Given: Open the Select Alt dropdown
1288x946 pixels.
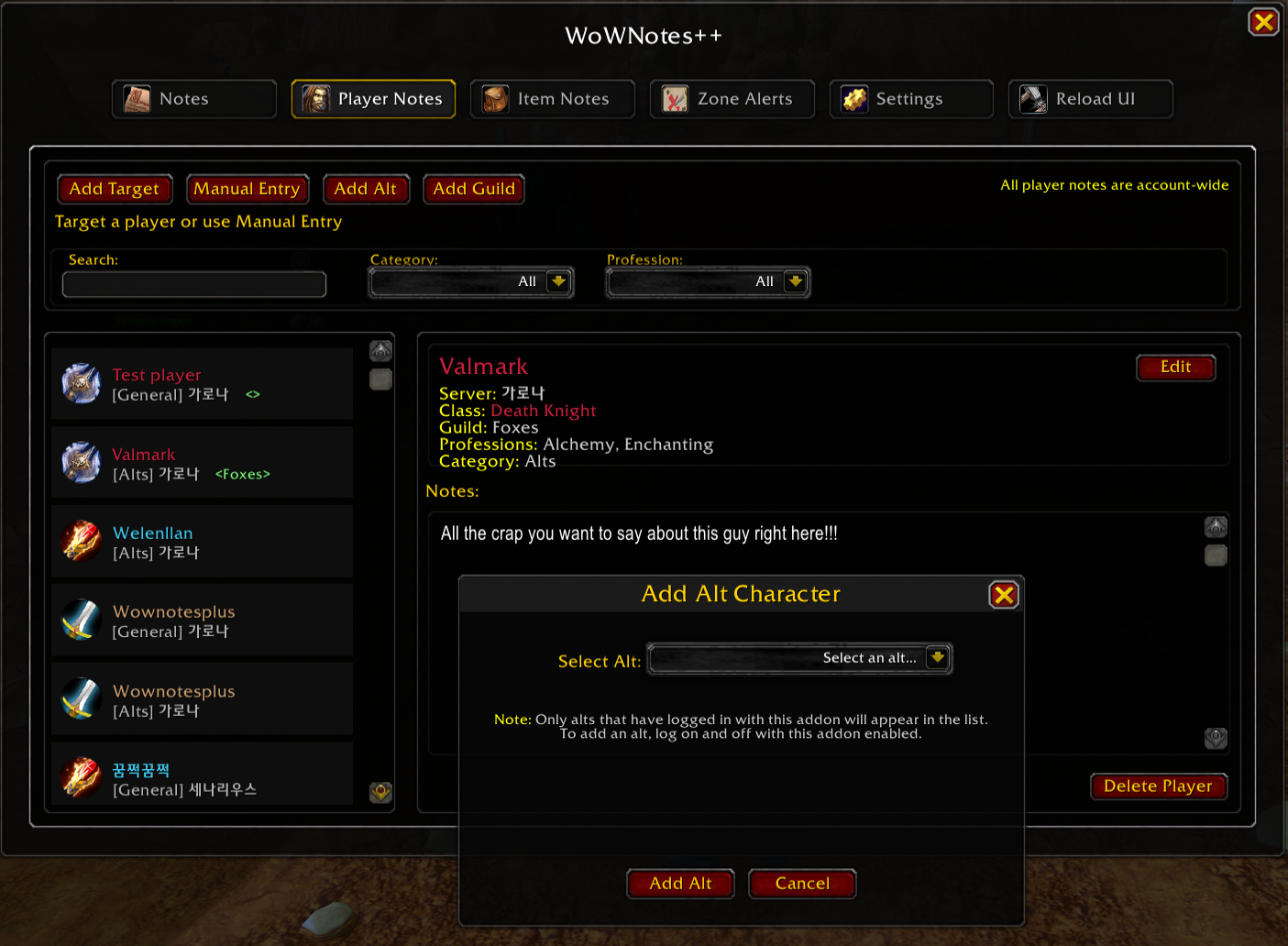Looking at the screenshot, I should pos(937,658).
